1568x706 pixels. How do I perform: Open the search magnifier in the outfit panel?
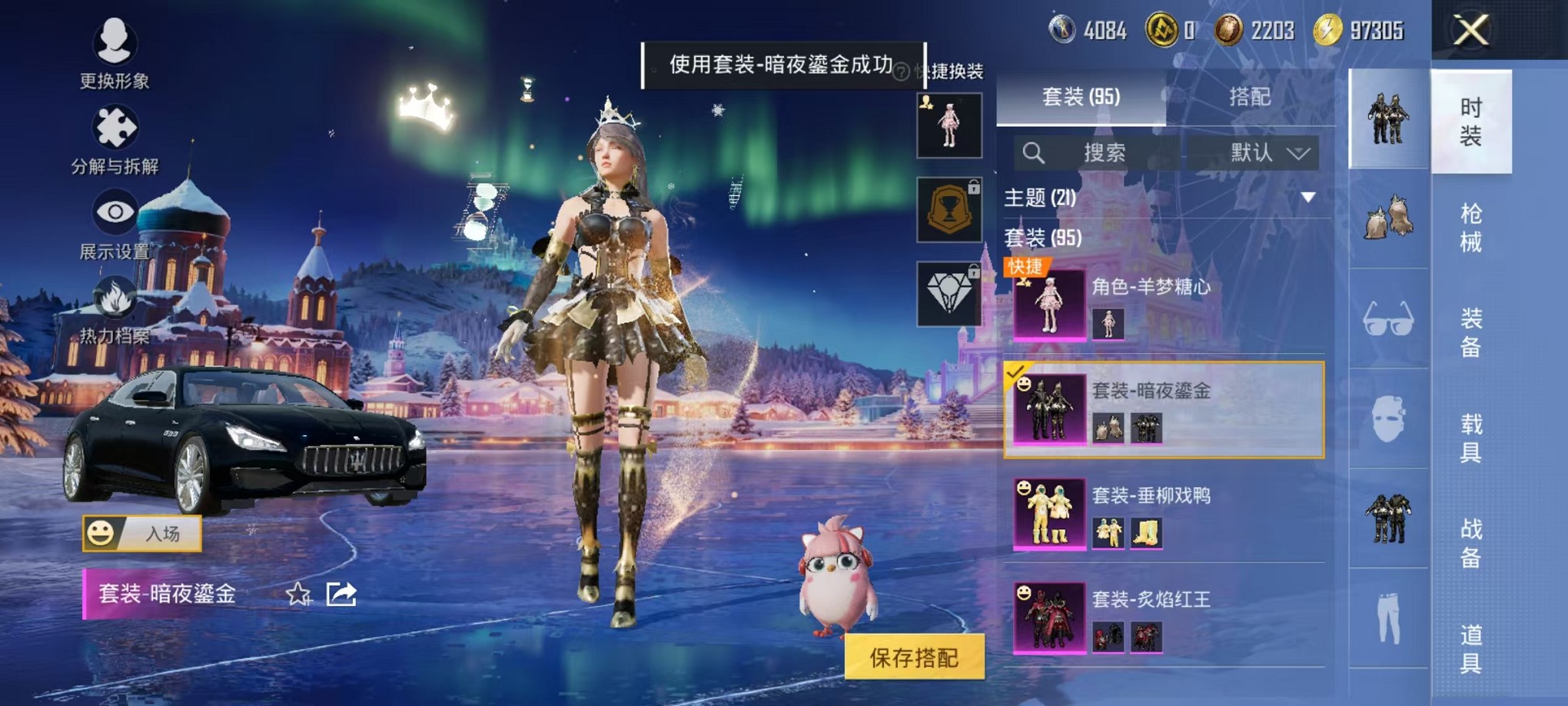coord(1034,152)
